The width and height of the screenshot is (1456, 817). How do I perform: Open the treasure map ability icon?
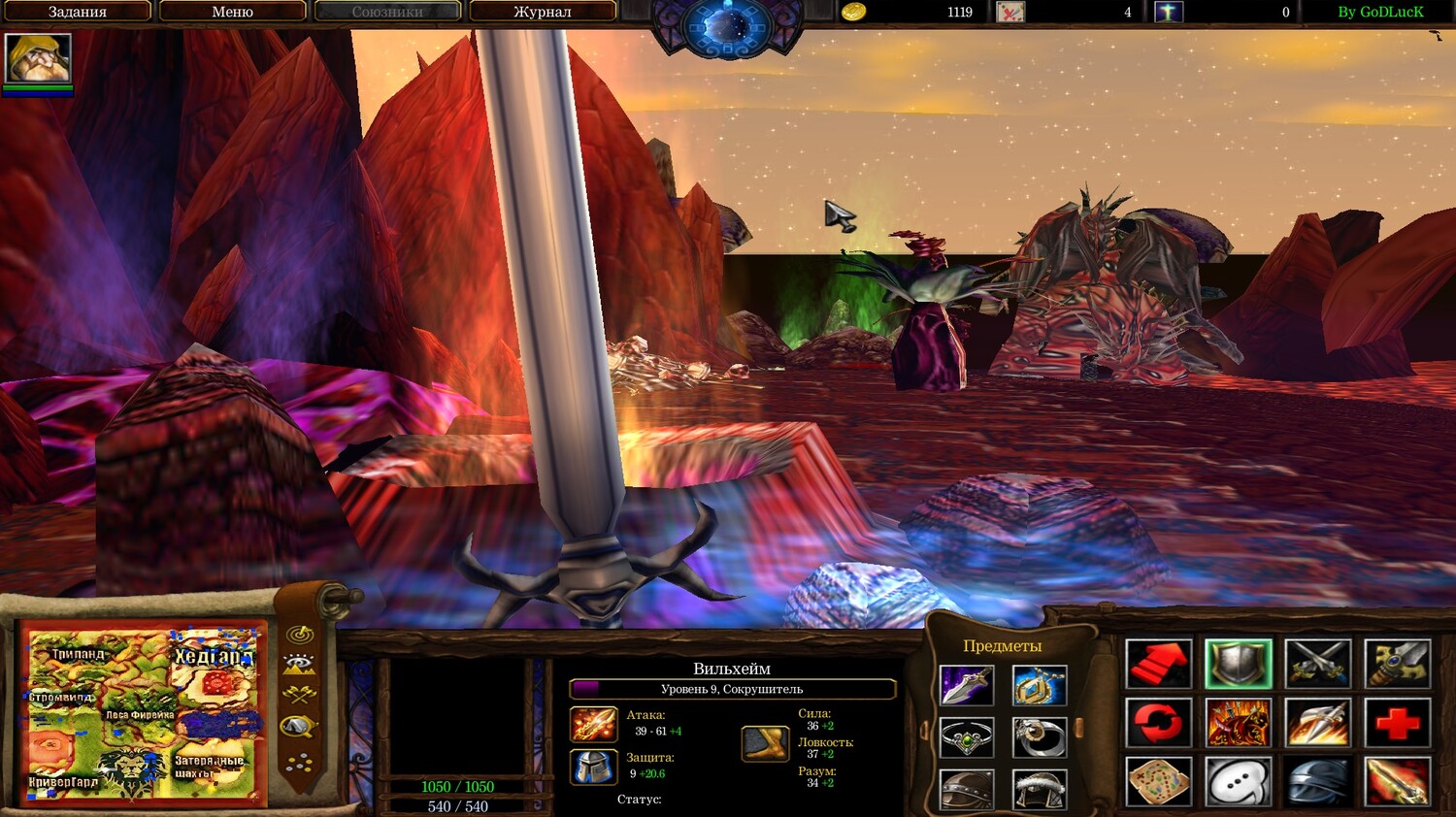(x=1158, y=782)
